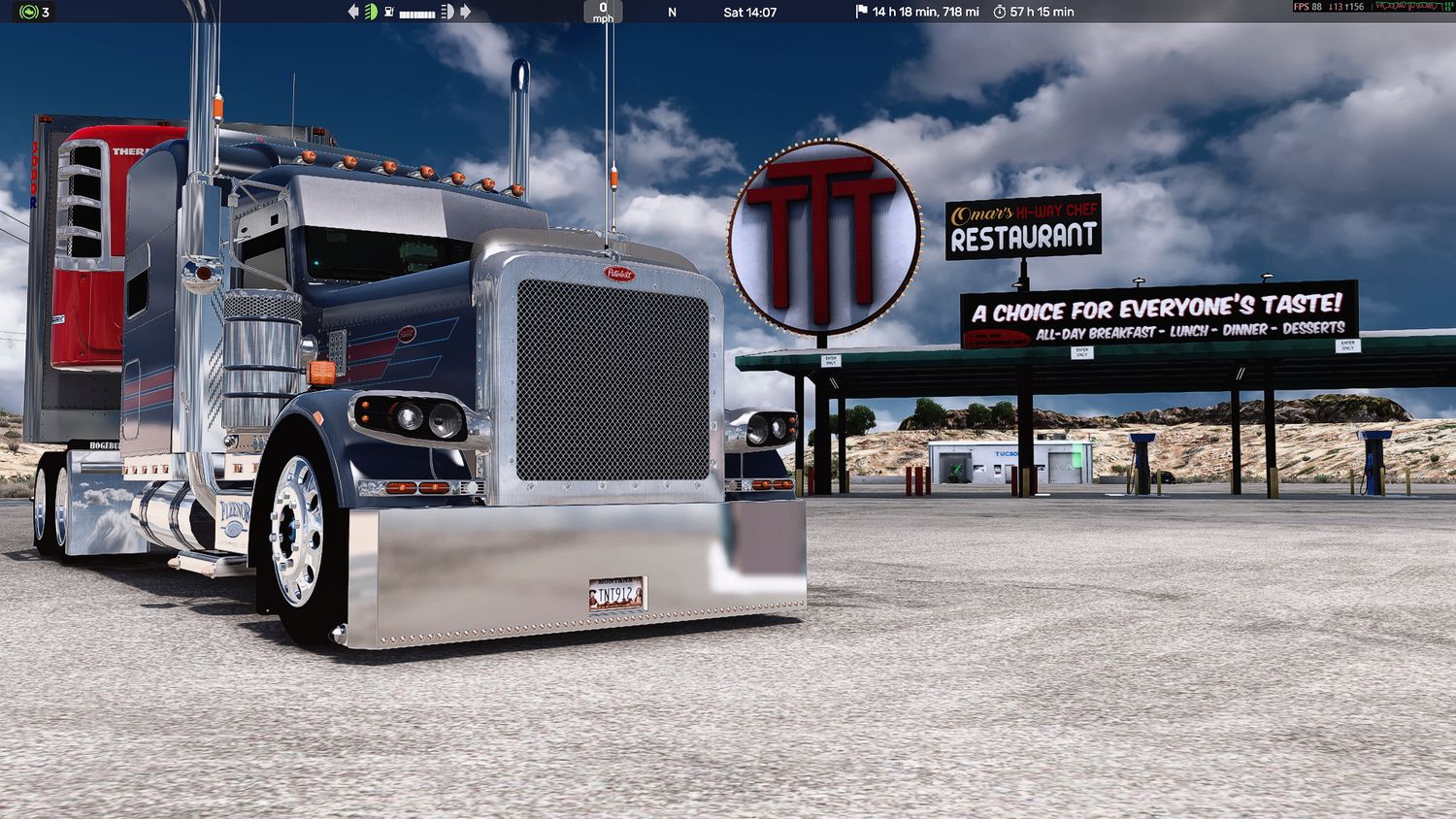The width and height of the screenshot is (1456, 819).
Task: Click the compass heading N indicator
Action: click(671, 11)
